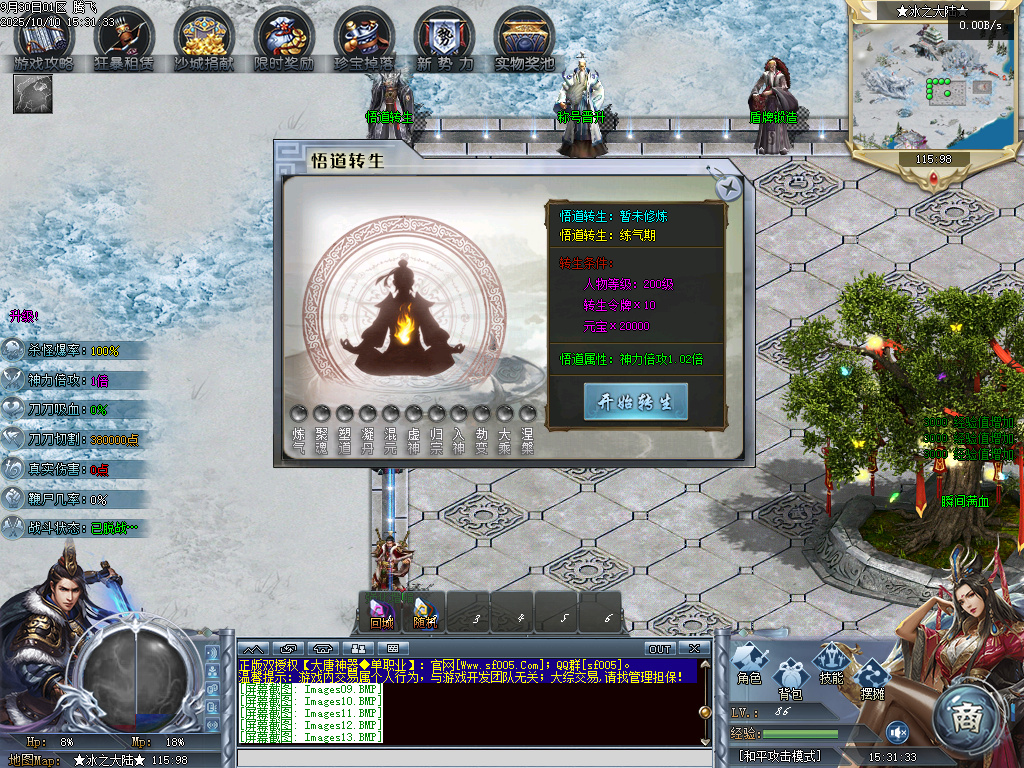The width and height of the screenshot is (1024, 768).
Task: Use the 随机 teleport hotbar item
Action: pyautogui.click(x=425, y=611)
